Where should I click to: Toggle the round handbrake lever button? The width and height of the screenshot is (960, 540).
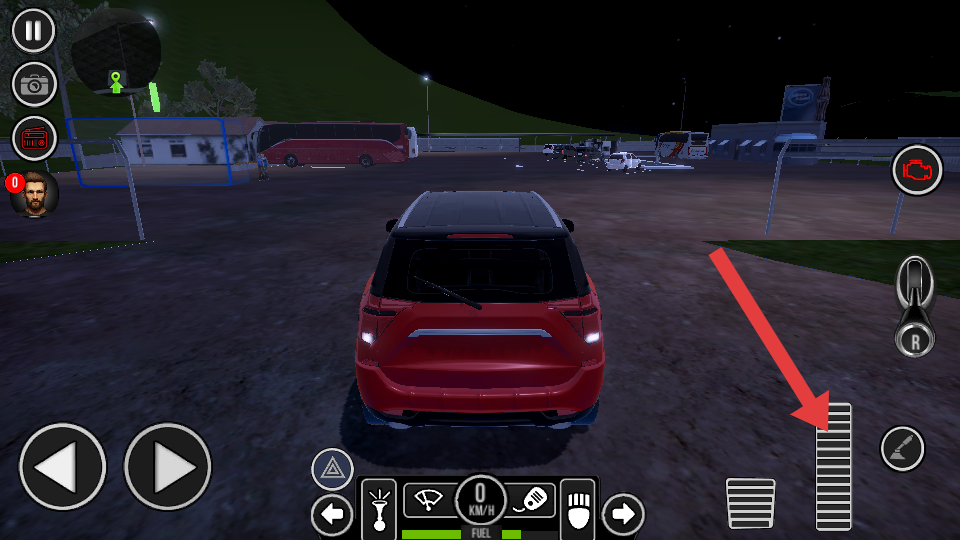902,448
